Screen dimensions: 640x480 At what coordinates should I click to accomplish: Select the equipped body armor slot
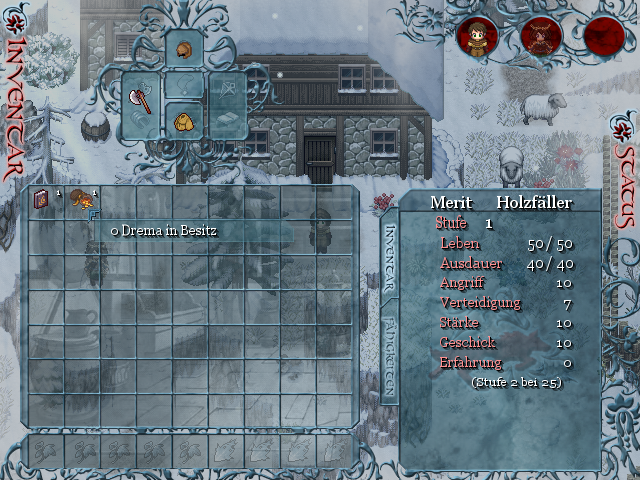pyautogui.click(x=184, y=120)
